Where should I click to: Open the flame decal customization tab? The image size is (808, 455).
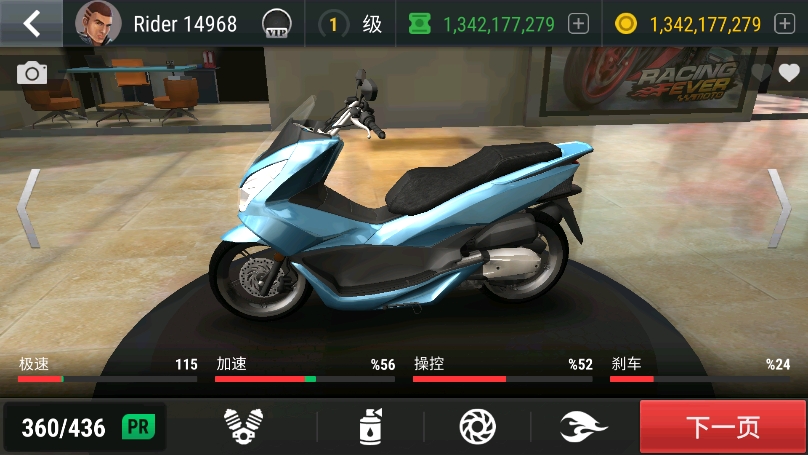tap(583, 427)
